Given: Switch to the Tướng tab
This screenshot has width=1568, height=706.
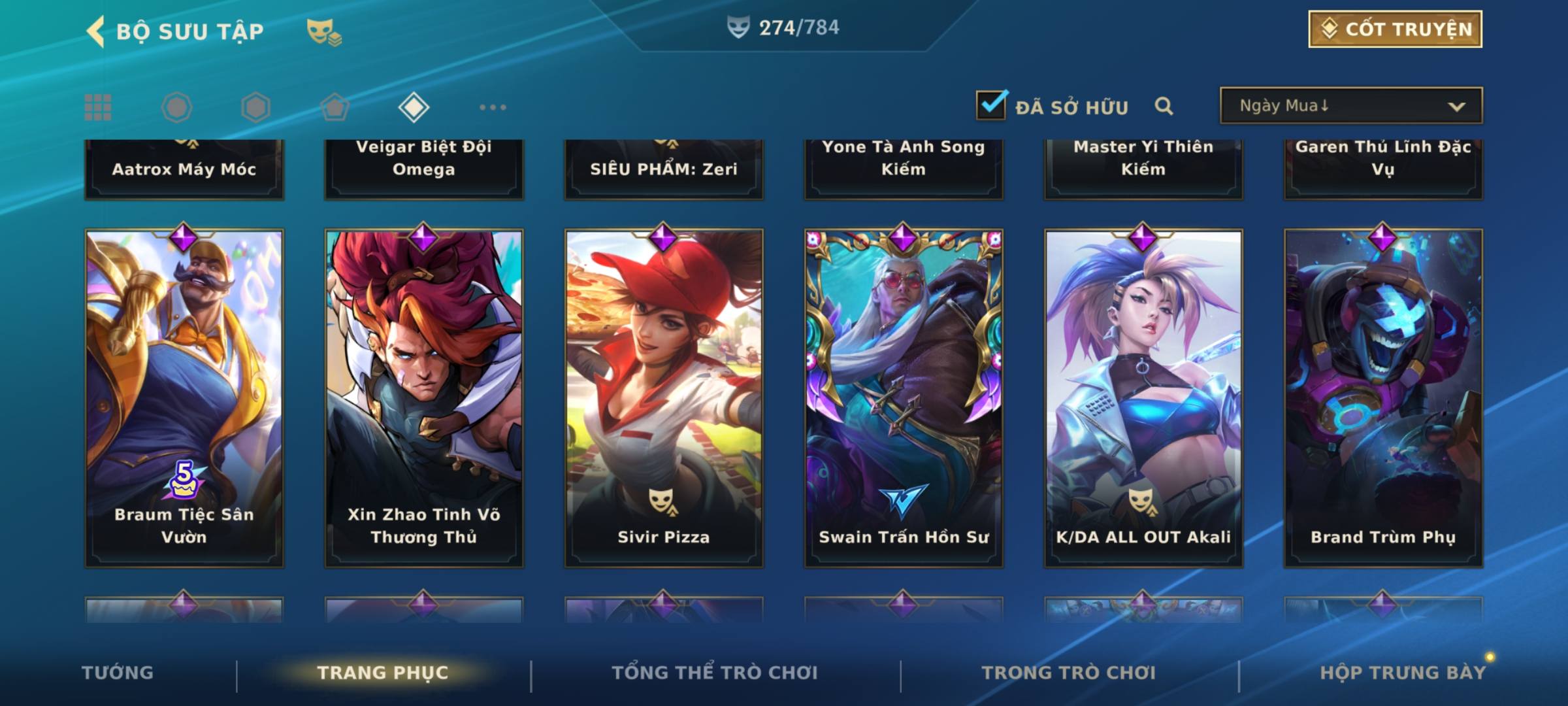Looking at the screenshot, I should click(118, 673).
